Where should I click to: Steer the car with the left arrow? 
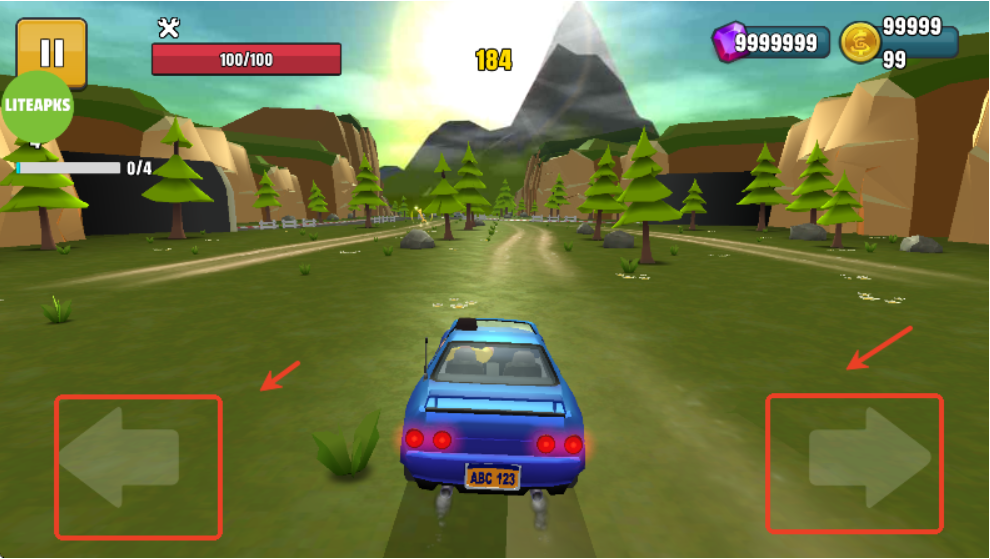click(x=119, y=456)
